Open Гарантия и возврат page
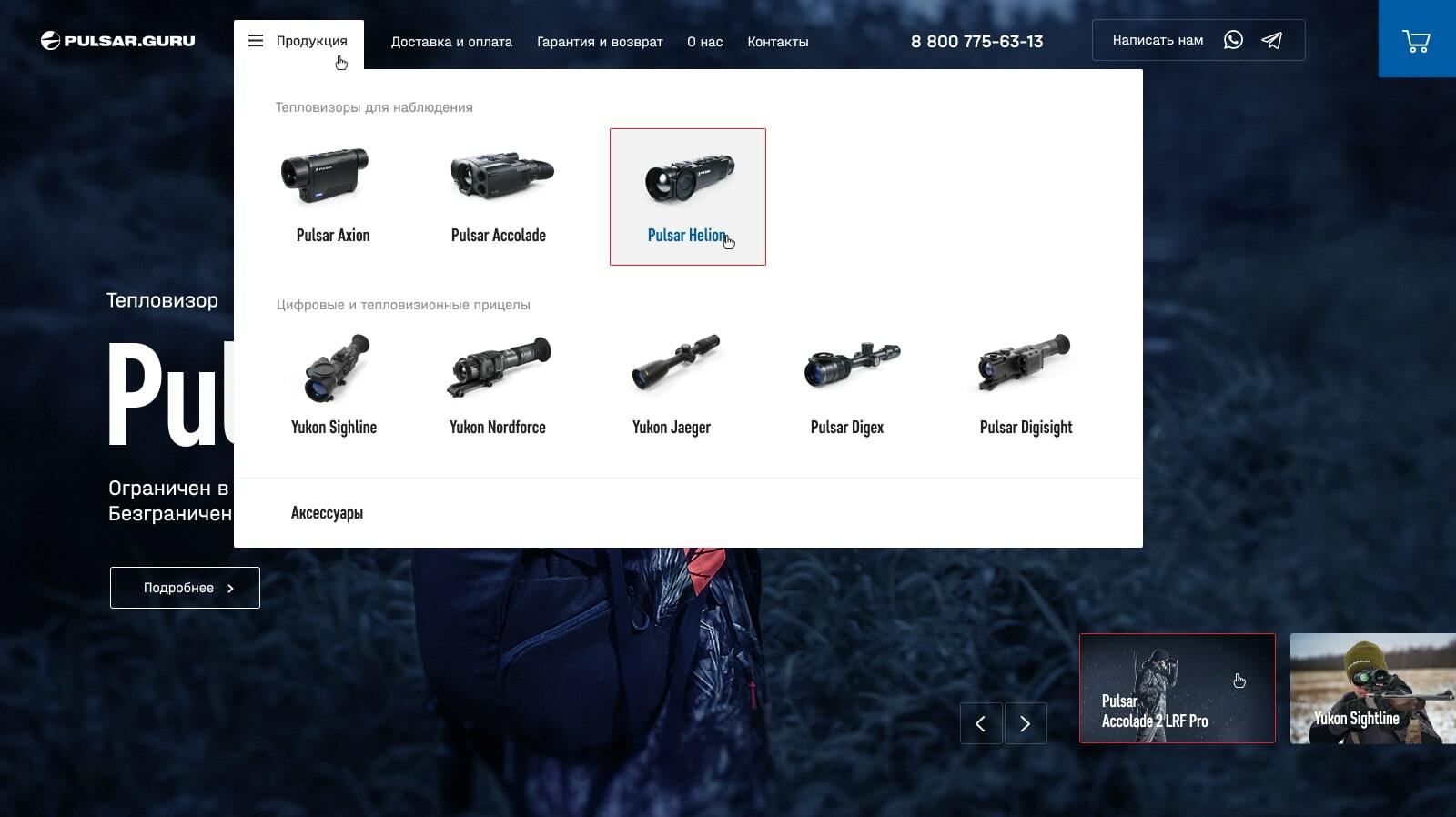This screenshot has width=1456, height=817. pos(600,42)
